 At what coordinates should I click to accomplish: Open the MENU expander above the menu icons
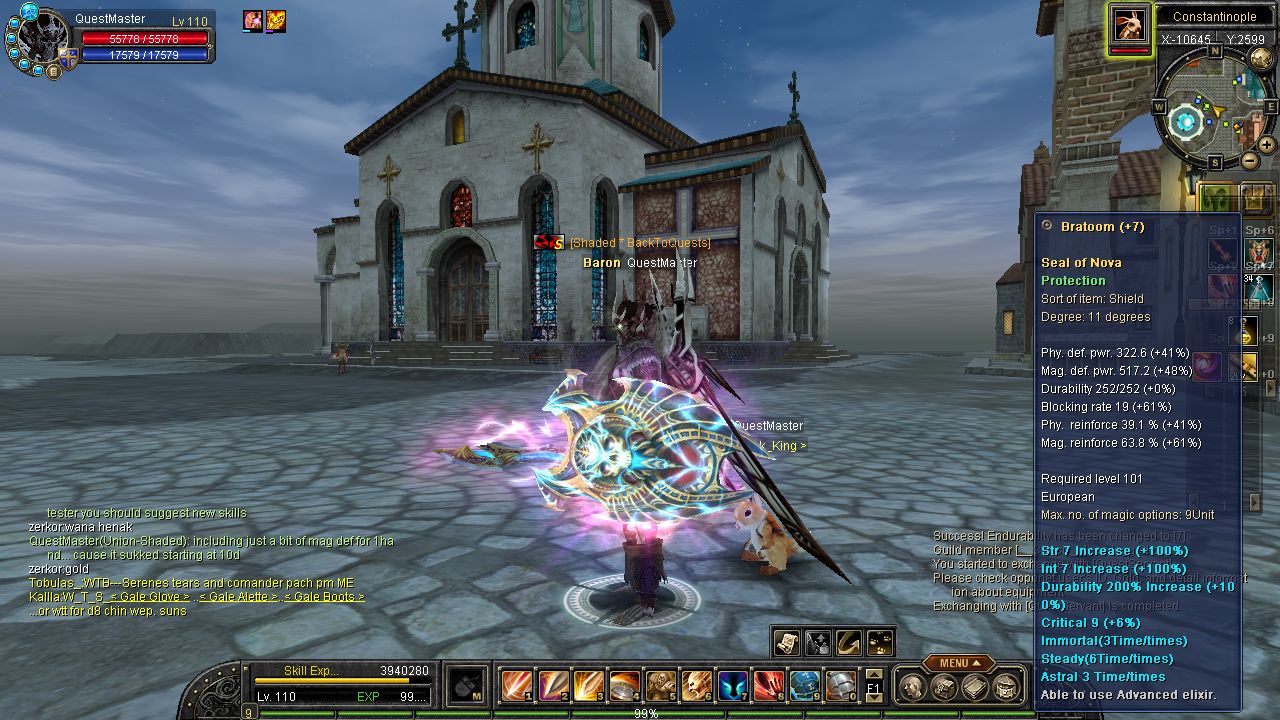pos(958,663)
